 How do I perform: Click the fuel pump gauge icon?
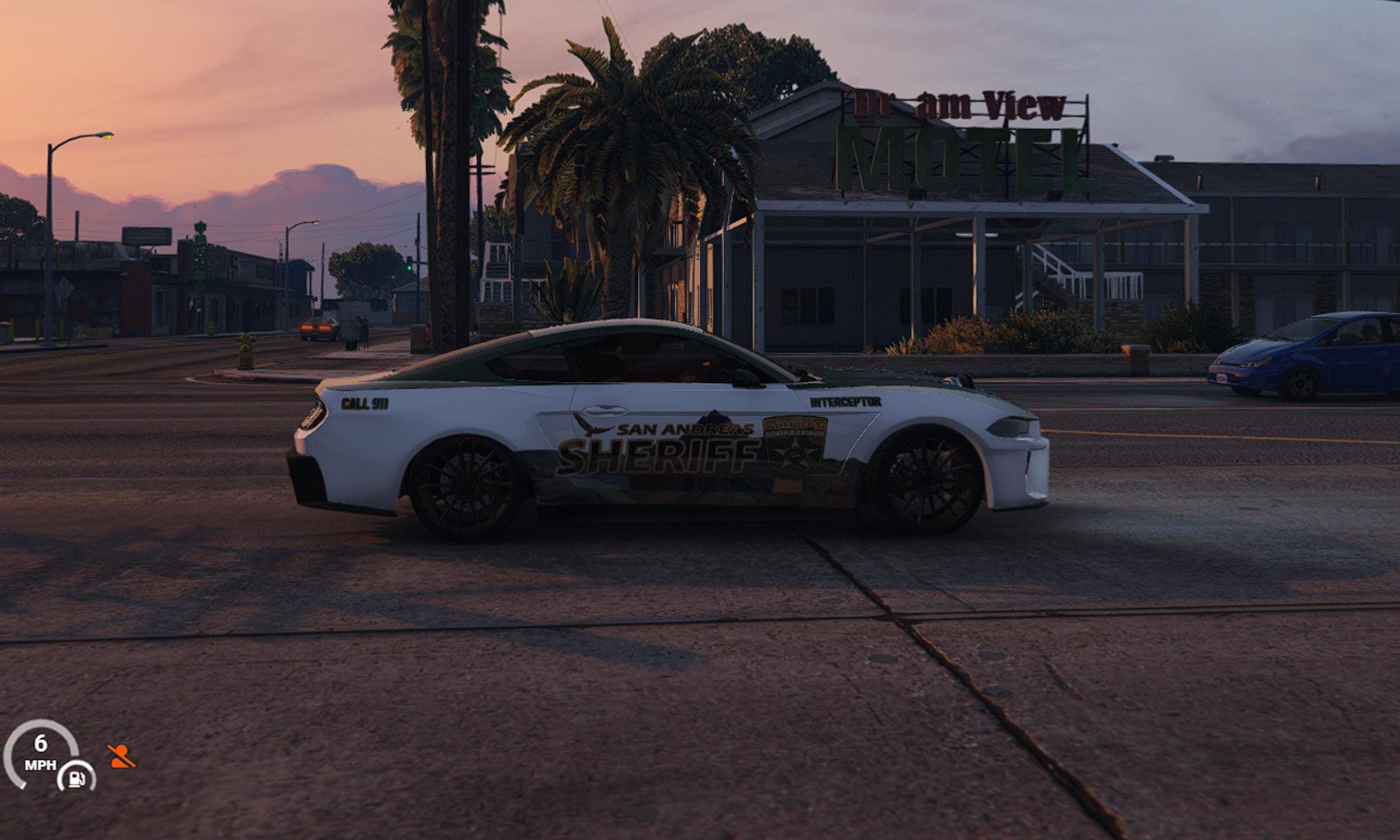click(x=77, y=777)
